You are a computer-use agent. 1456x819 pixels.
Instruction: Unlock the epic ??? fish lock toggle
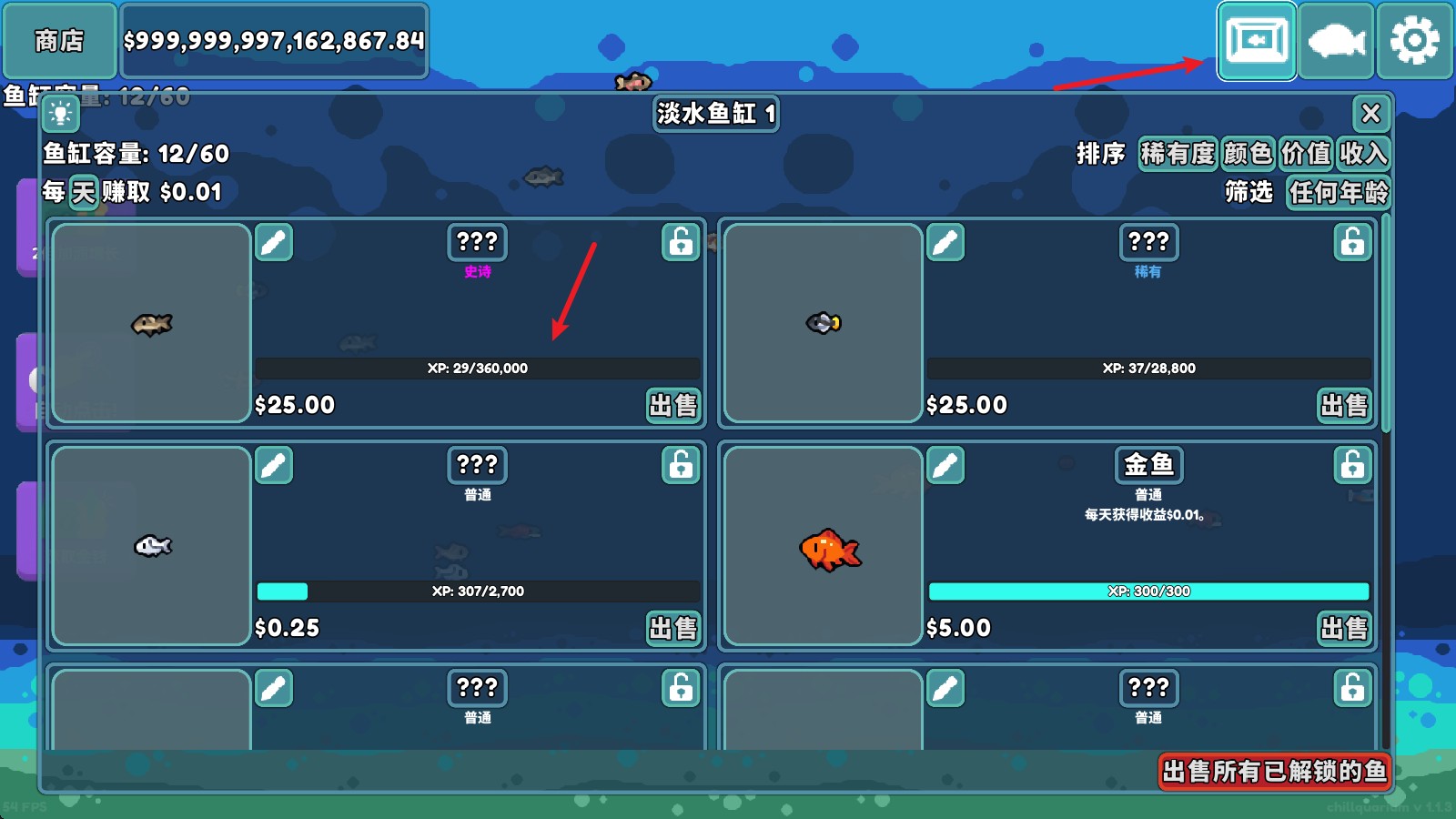[680, 243]
